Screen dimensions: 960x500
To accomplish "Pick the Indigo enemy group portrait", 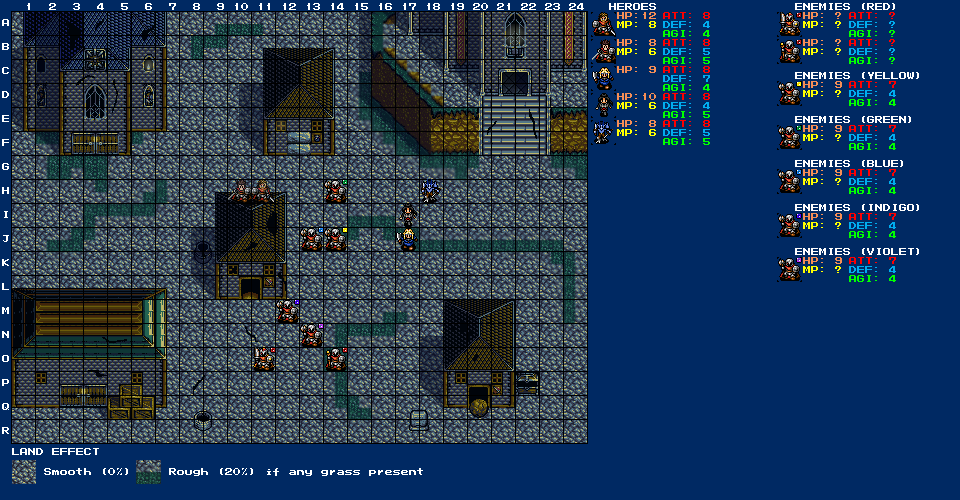I will pos(790,225).
